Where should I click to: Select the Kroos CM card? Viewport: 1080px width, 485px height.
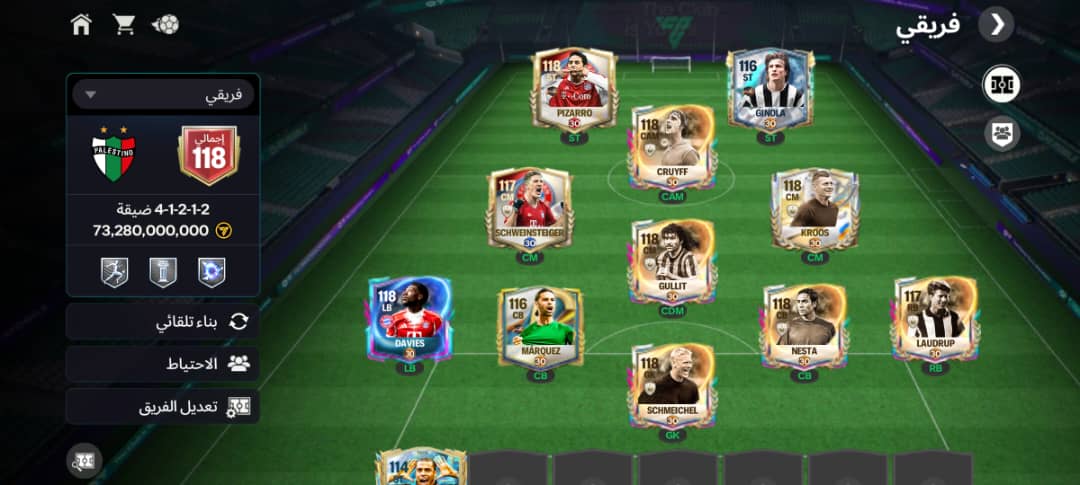815,209
